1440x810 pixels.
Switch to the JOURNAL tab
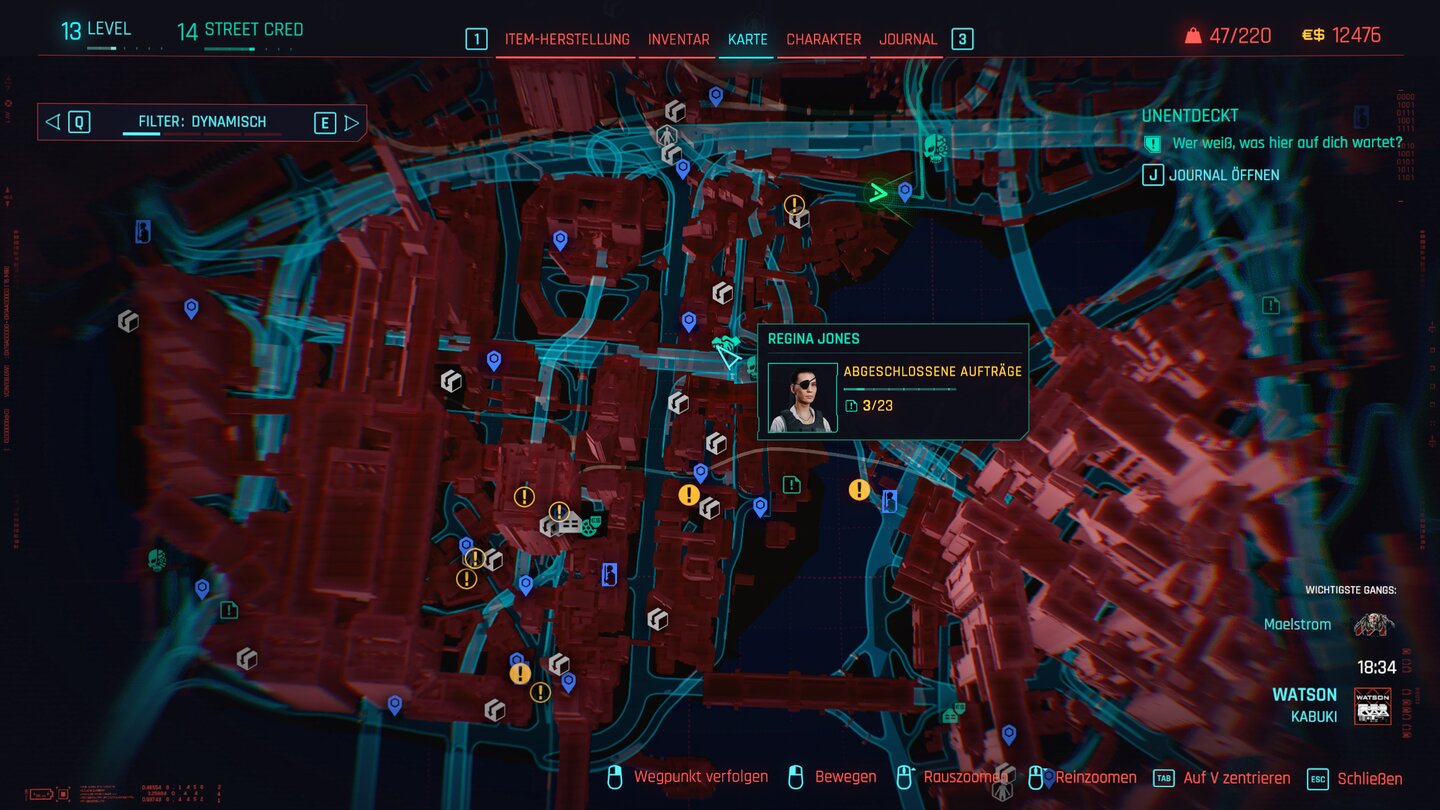907,40
